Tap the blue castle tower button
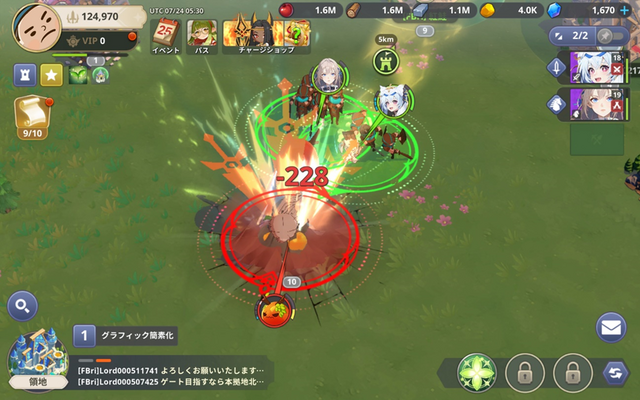 pos(25,76)
